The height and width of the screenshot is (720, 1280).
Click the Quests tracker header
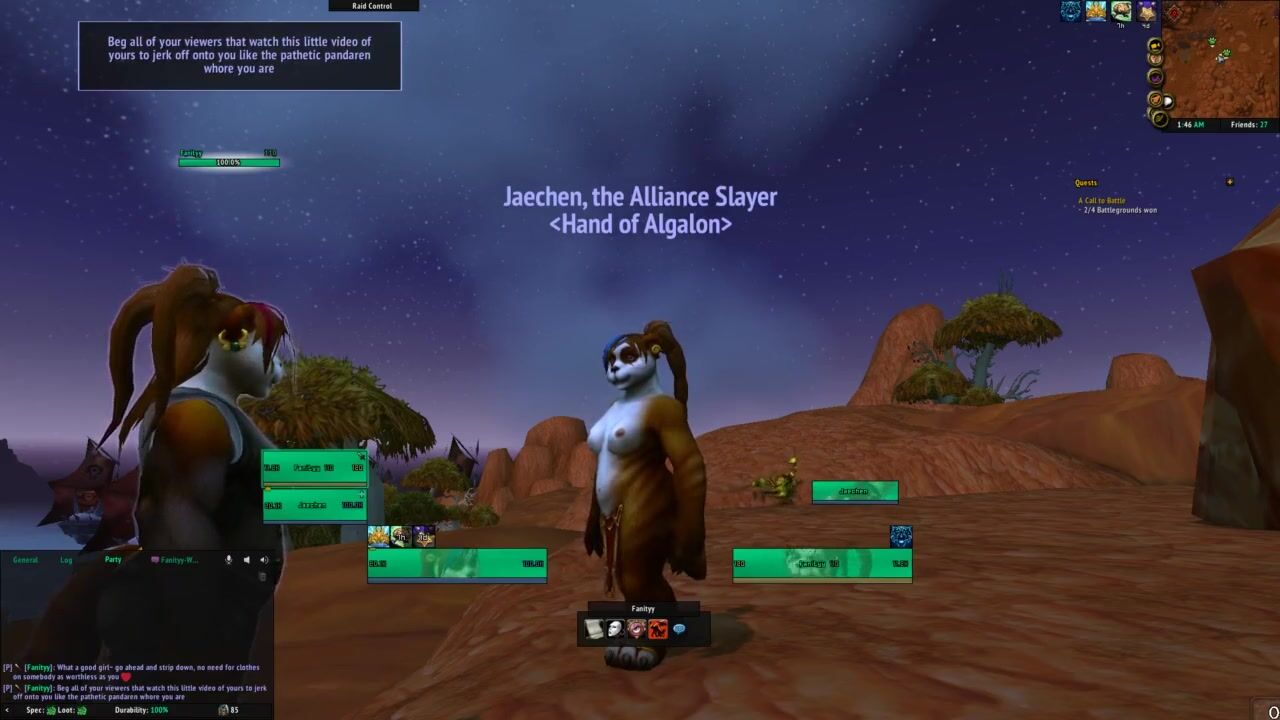pyautogui.click(x=1086, y=183)
